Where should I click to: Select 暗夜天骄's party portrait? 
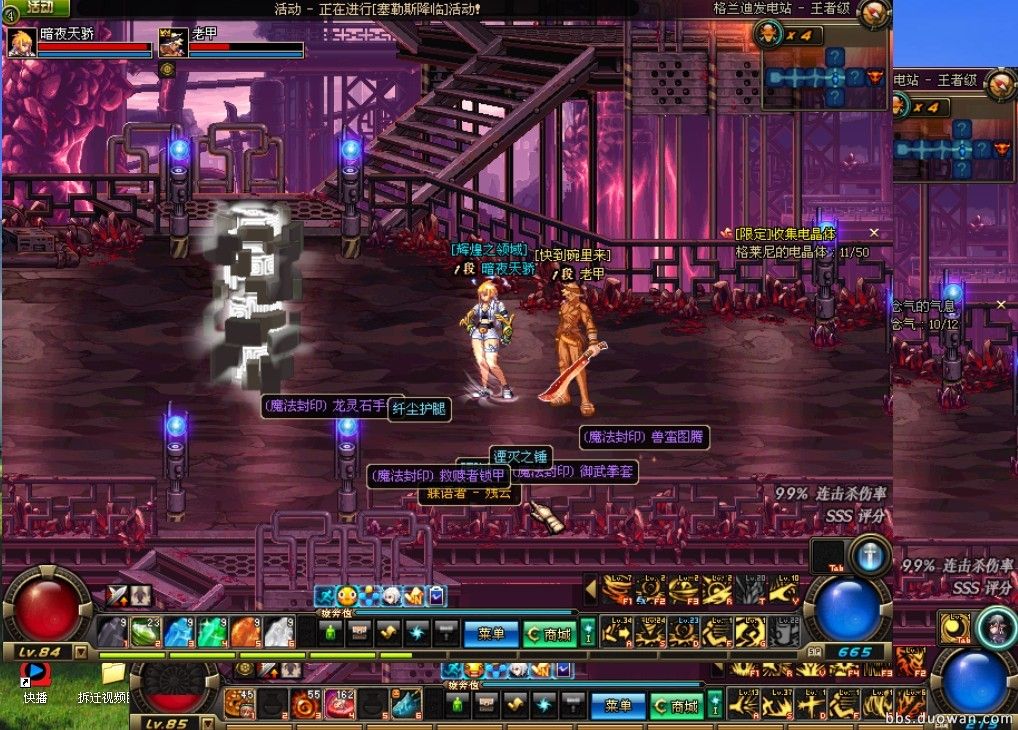pos(21,43)
